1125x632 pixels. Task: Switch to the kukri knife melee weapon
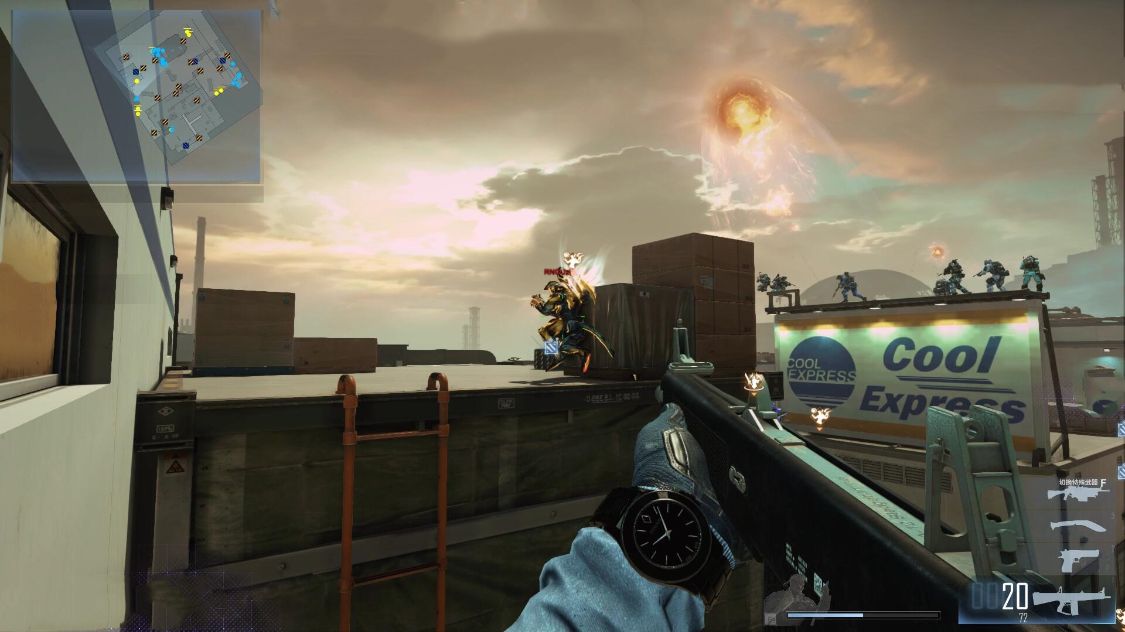[x=1078, y=526]
